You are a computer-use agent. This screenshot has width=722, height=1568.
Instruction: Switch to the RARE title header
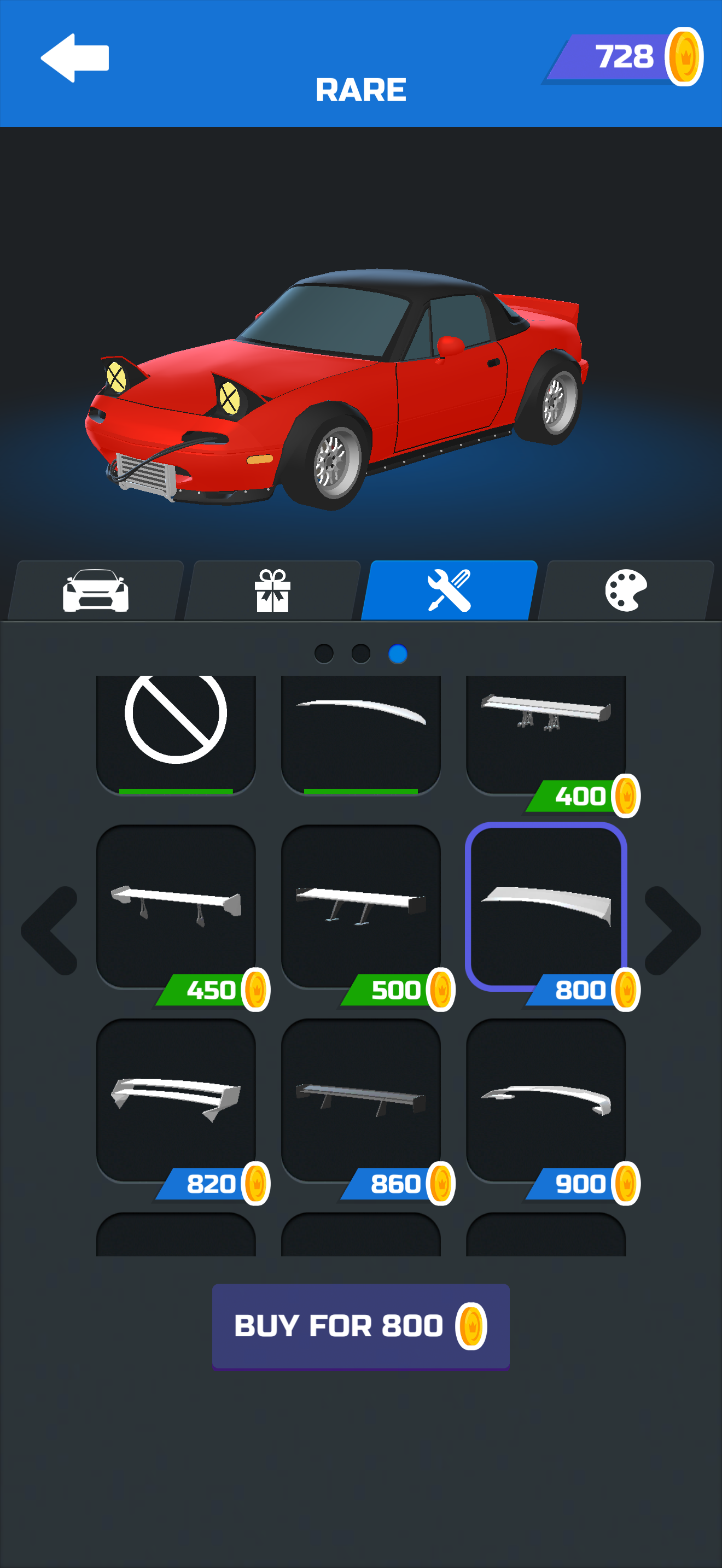pos(360,89)
